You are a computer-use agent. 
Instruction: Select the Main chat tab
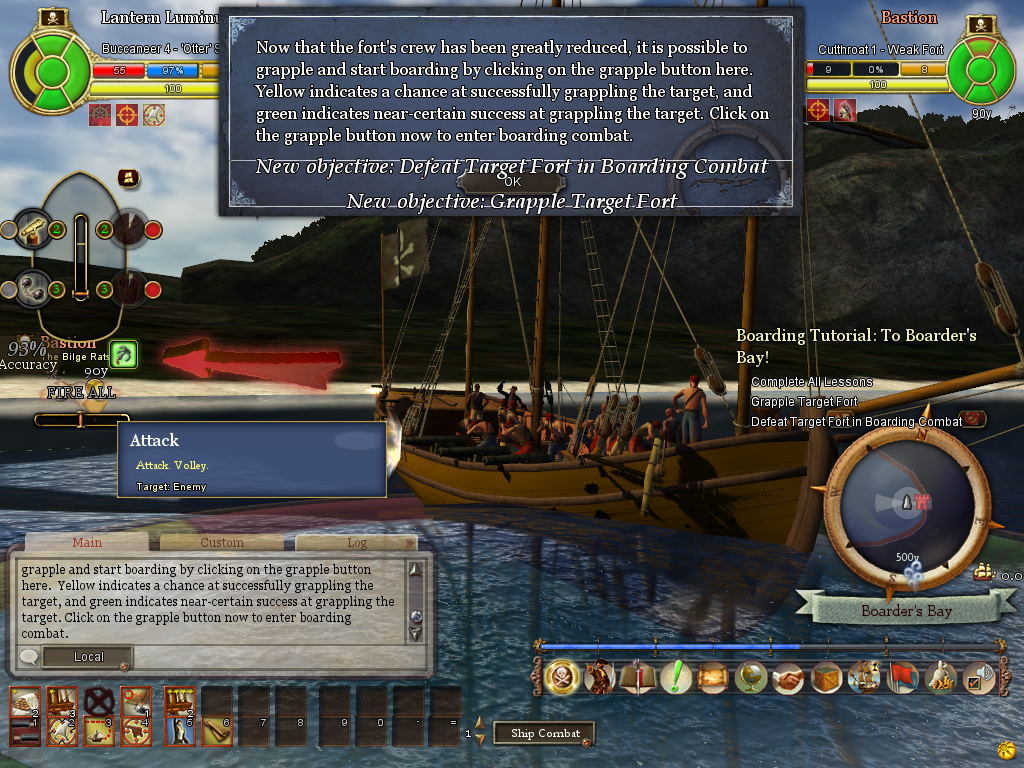point(87,542)
